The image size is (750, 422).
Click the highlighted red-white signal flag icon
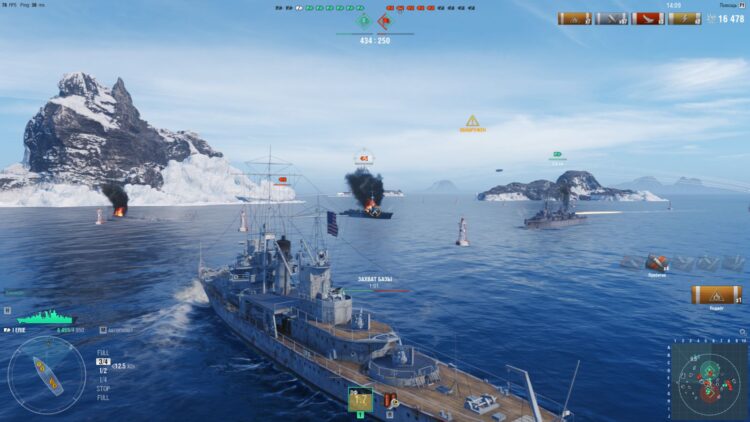(x=656, y=262)
